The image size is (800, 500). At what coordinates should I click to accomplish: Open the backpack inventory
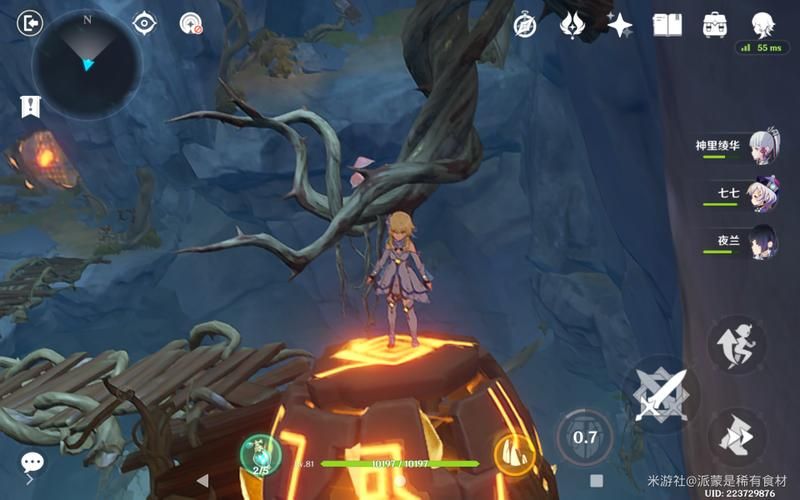pyautogui.click(x=715, y=25)
